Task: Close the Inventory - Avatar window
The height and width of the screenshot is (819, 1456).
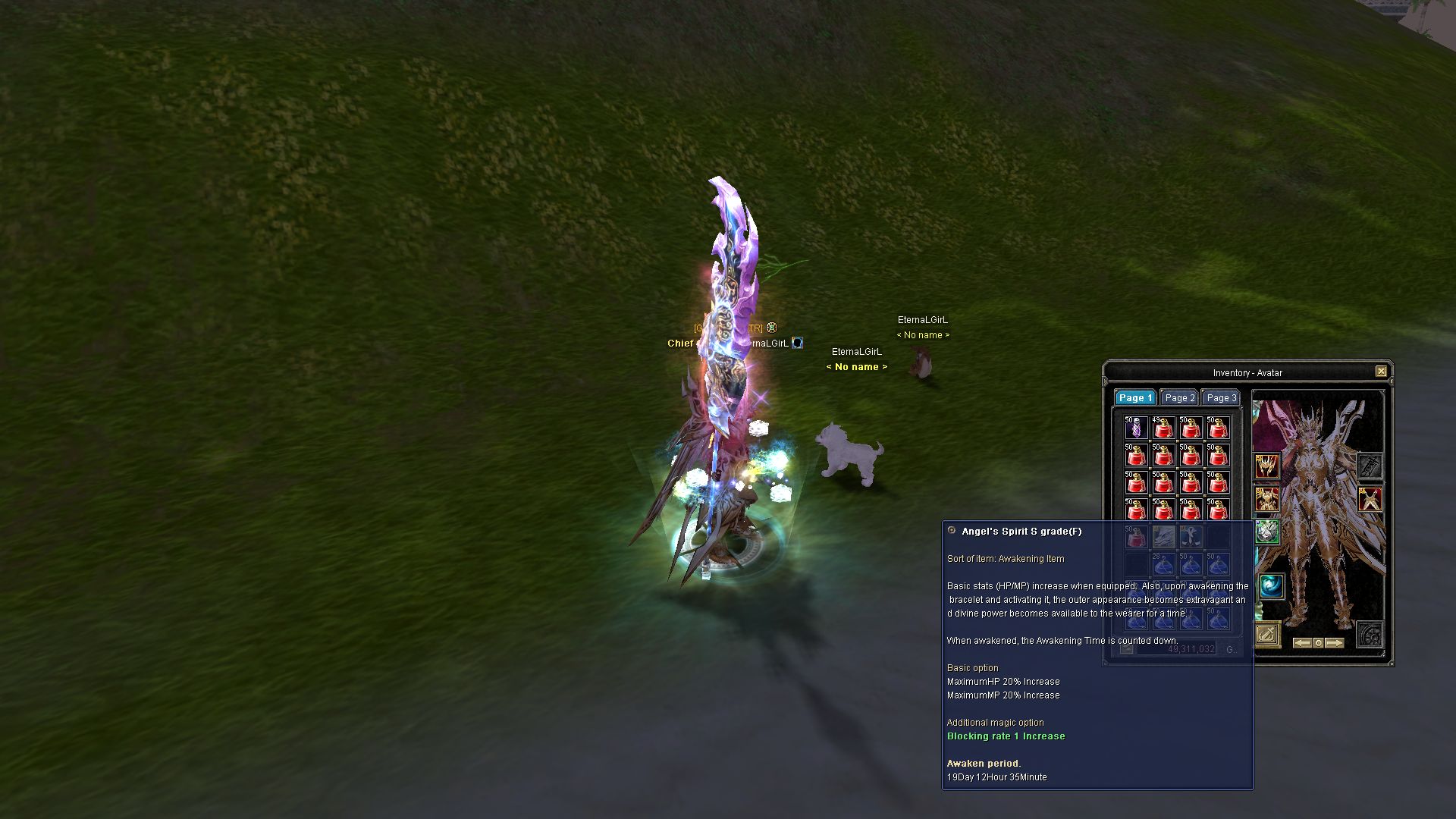Action: click(x=1381, y=372)
